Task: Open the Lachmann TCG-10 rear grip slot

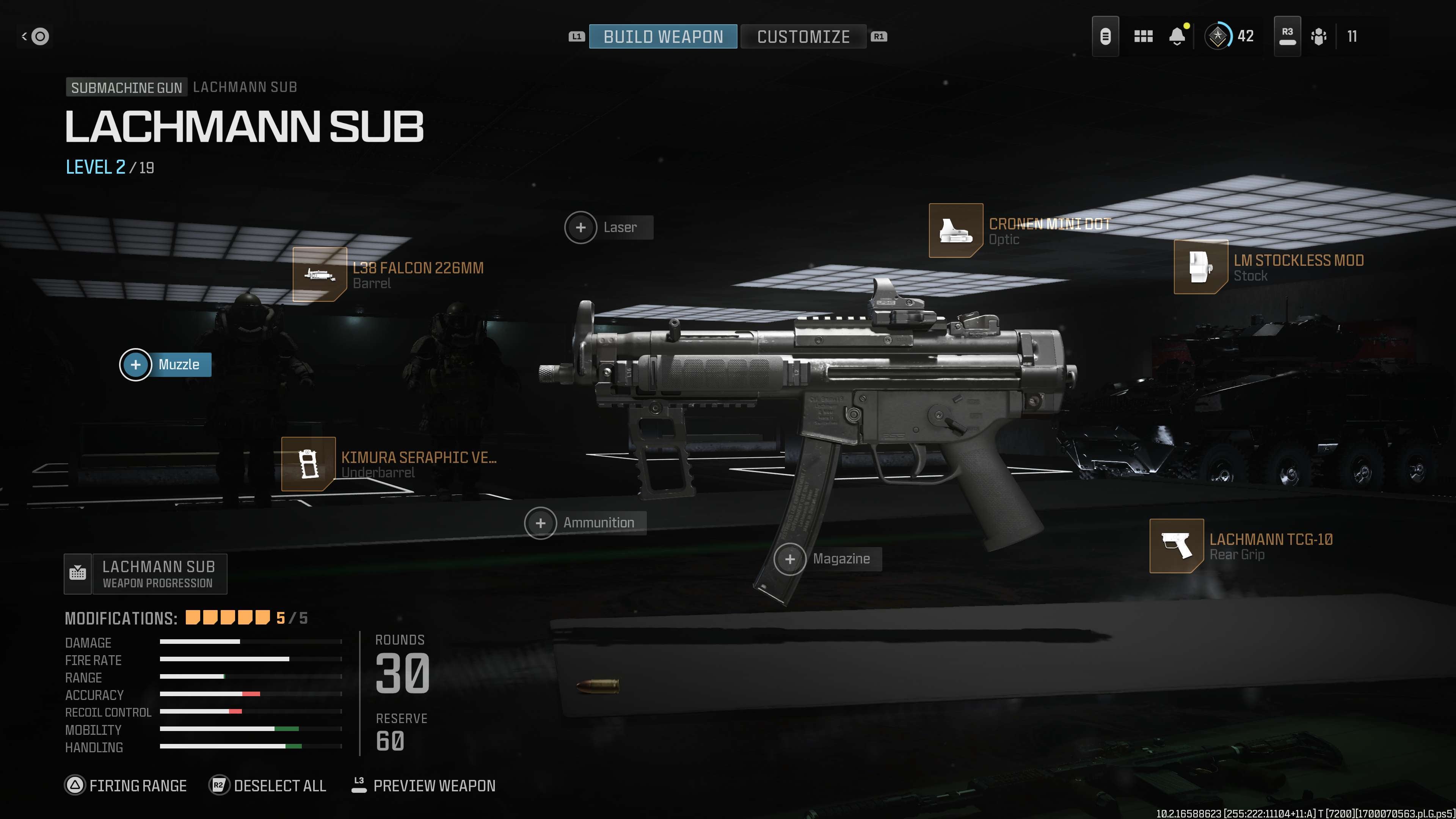Action: coord(1176,546)
